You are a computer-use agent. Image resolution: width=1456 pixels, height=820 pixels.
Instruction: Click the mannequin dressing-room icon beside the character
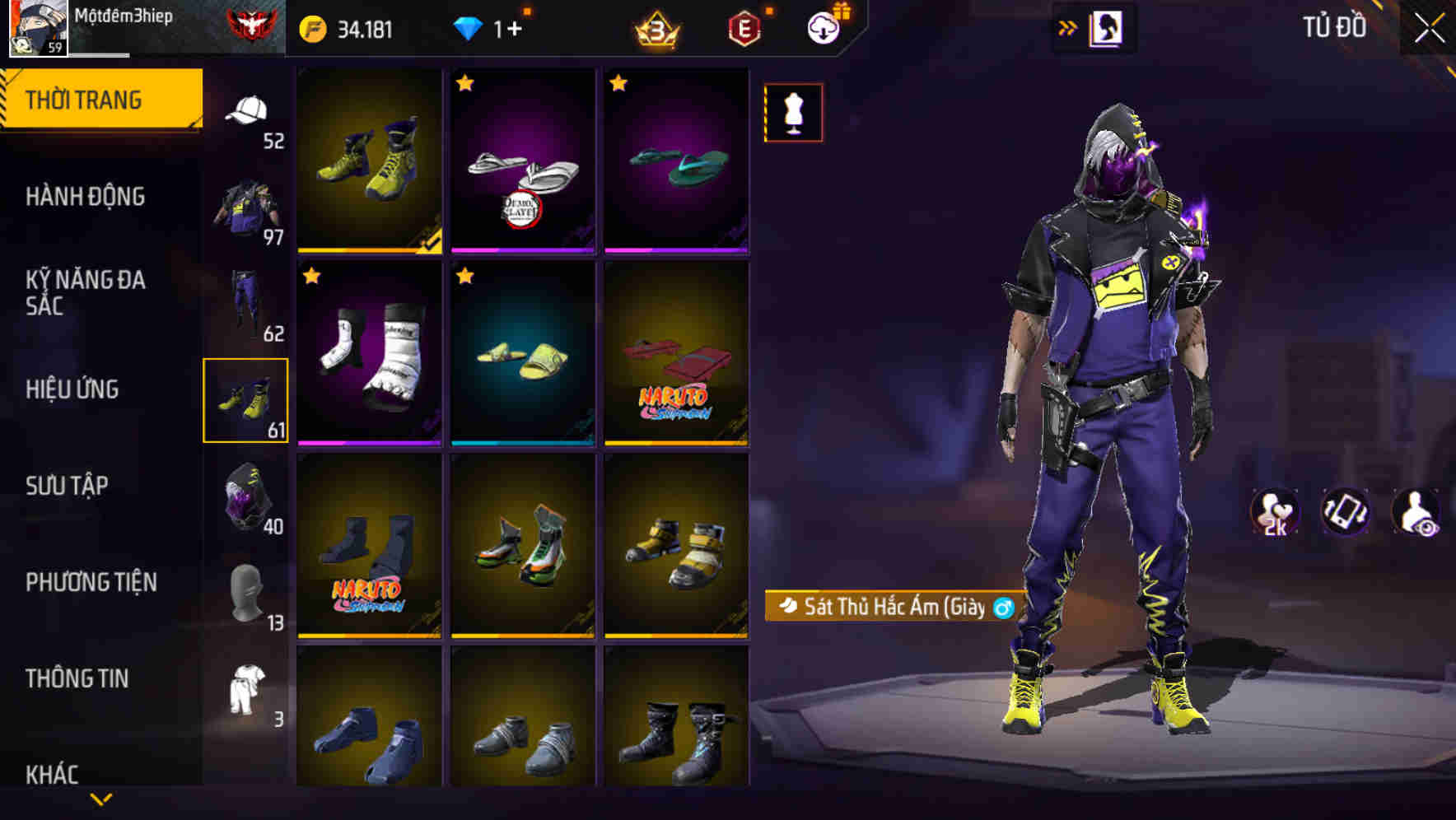[793, 113]
